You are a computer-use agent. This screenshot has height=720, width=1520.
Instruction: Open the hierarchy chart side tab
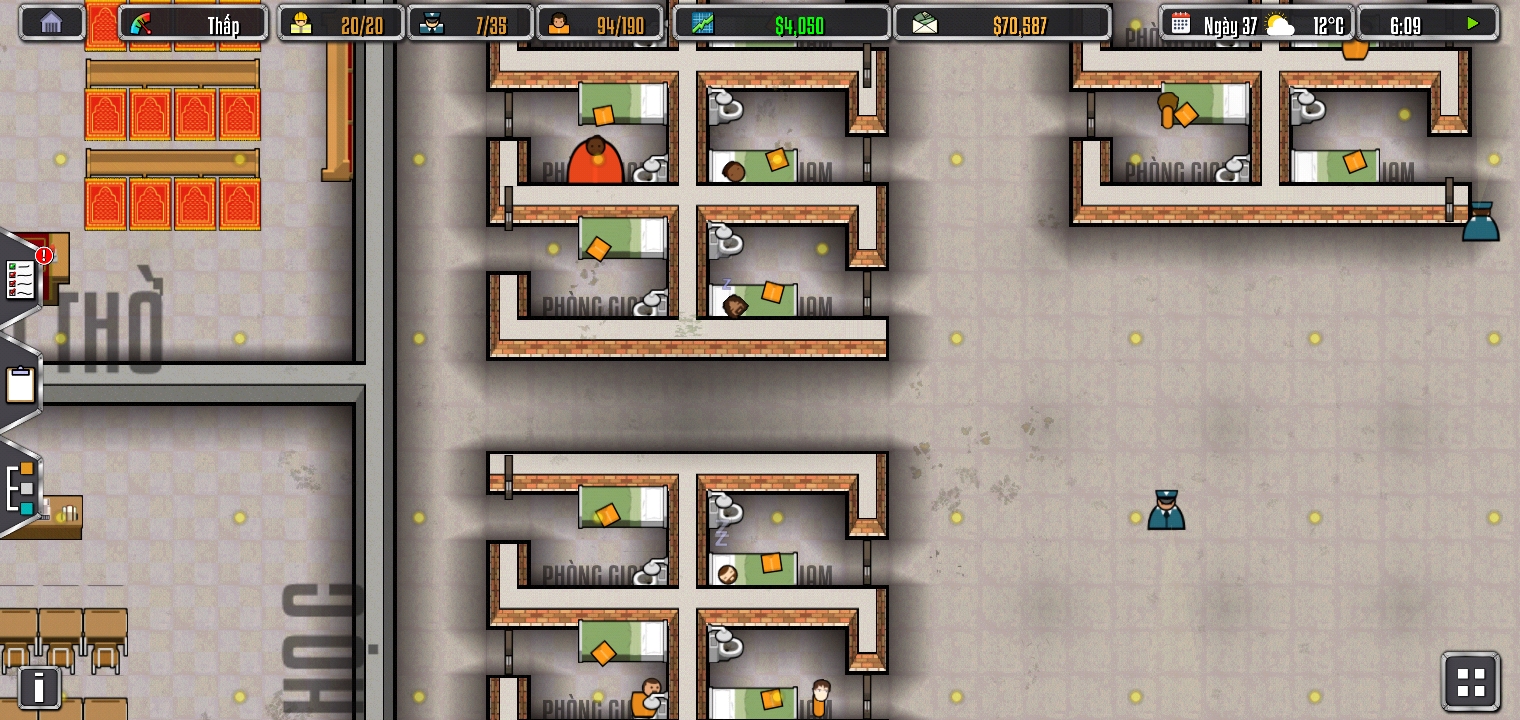pyautogui.click(x=20, y=488)
